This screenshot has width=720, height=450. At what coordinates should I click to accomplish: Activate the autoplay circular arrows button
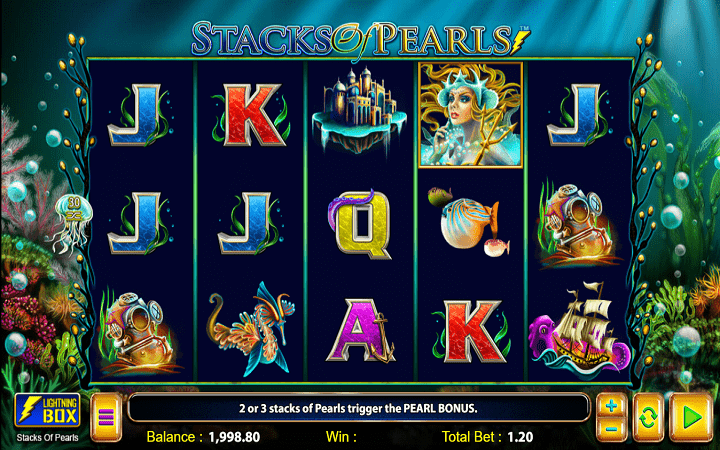tap(646, 417)
